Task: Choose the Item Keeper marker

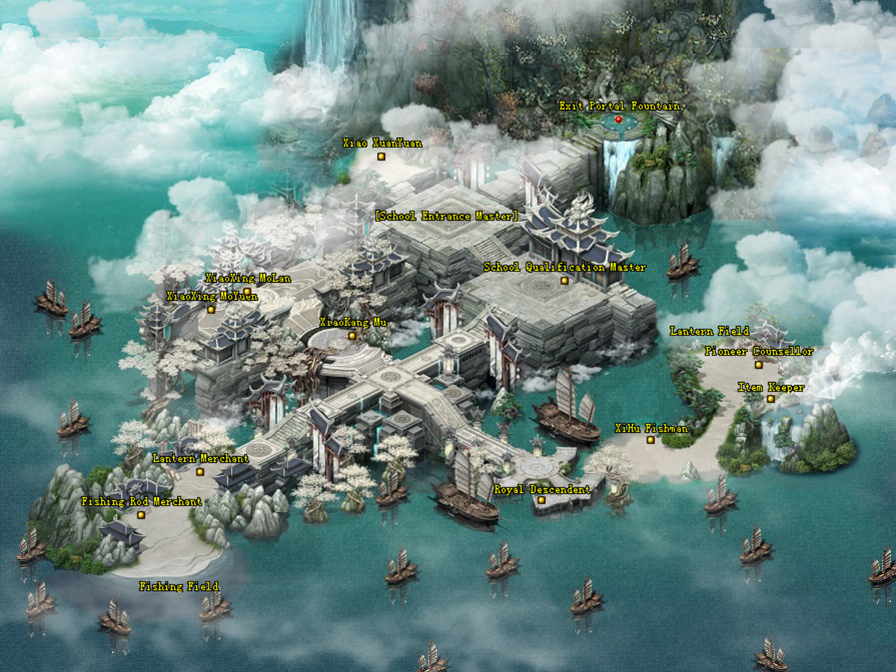Action: pos(770,400)
